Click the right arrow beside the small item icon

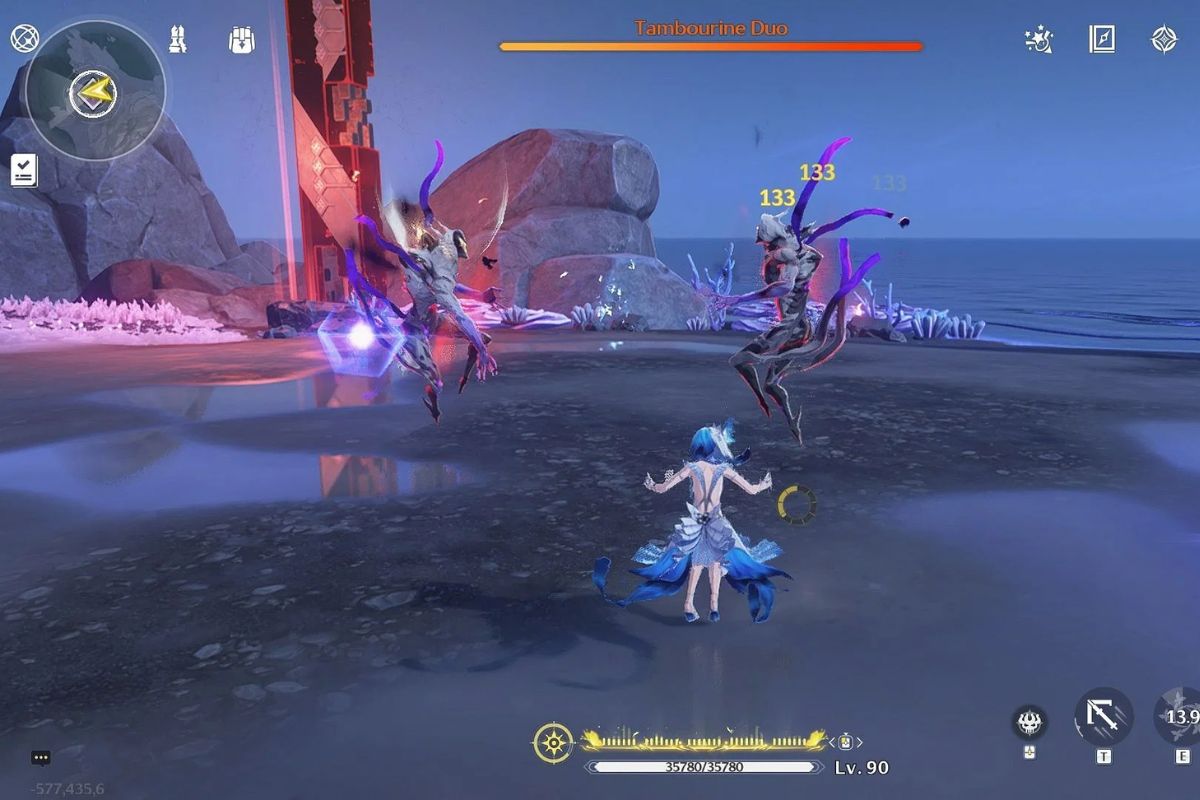tap(859, 742)
